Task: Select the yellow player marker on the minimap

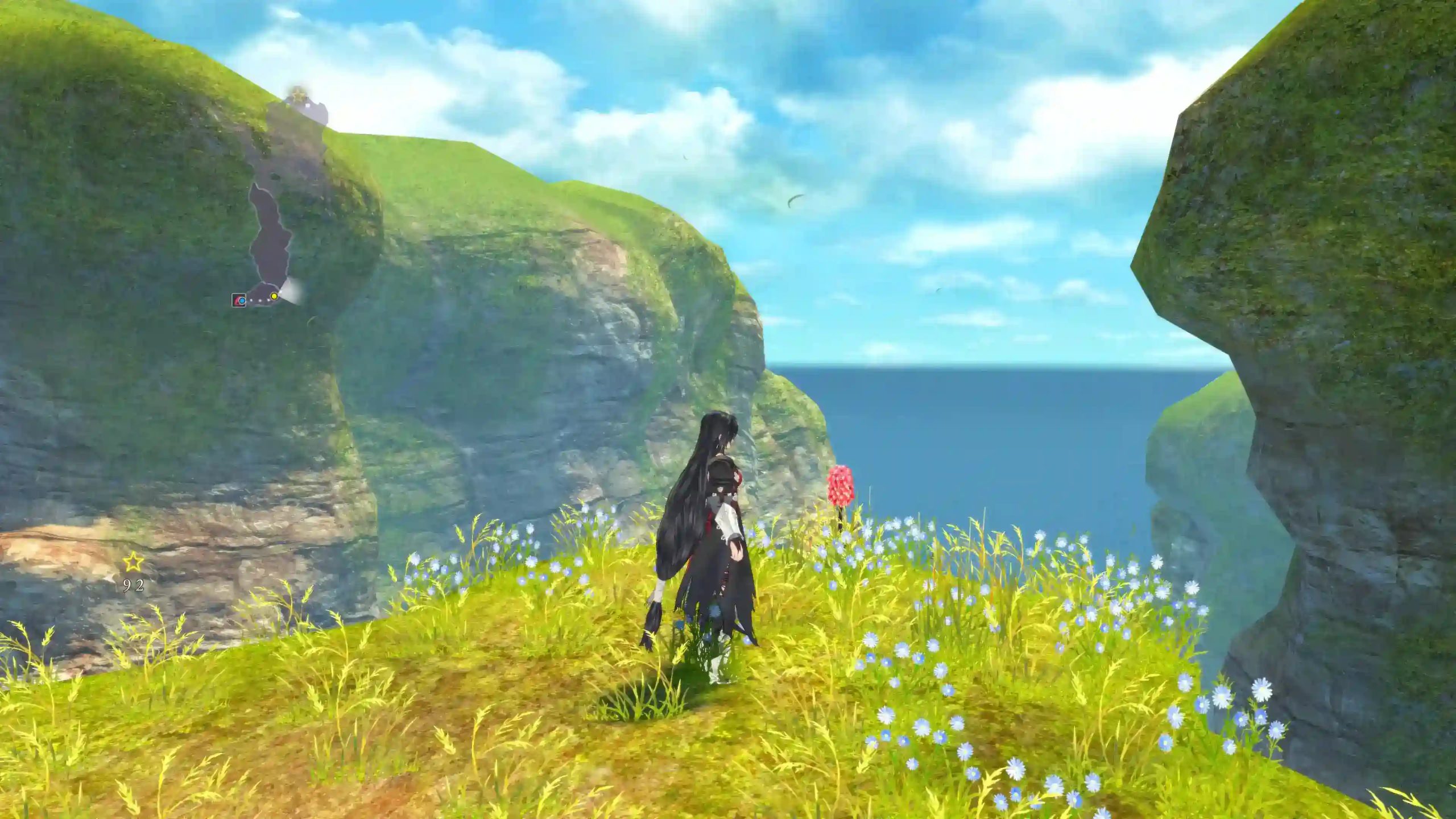Action: tap(274, 296)
